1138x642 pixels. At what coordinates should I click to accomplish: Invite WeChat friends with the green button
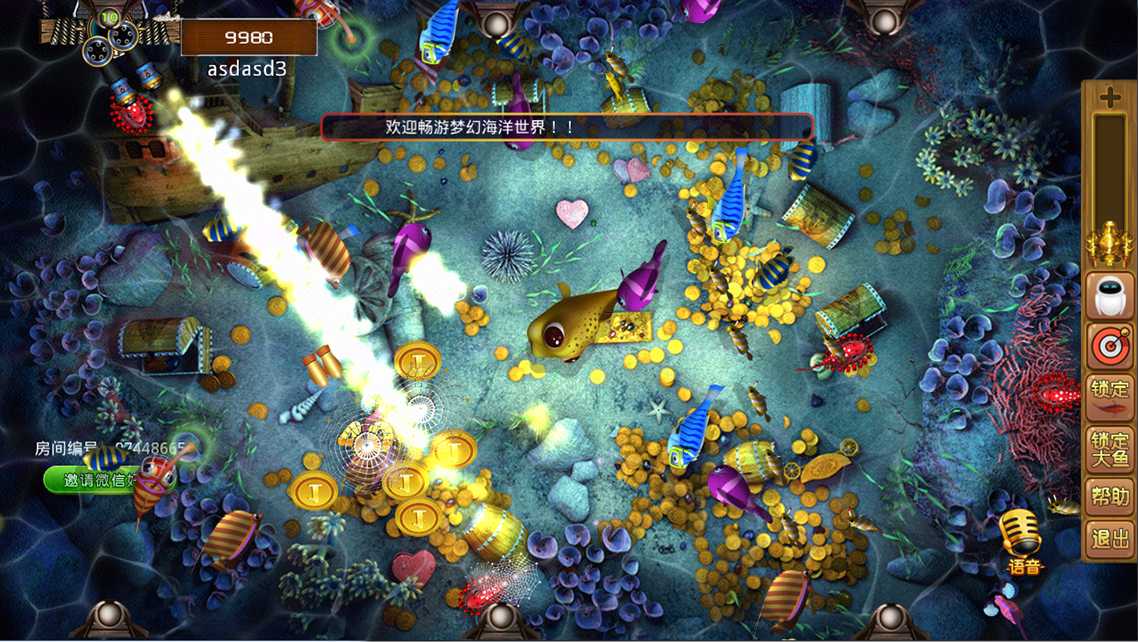pyautogui.click(x=95, y=481)
